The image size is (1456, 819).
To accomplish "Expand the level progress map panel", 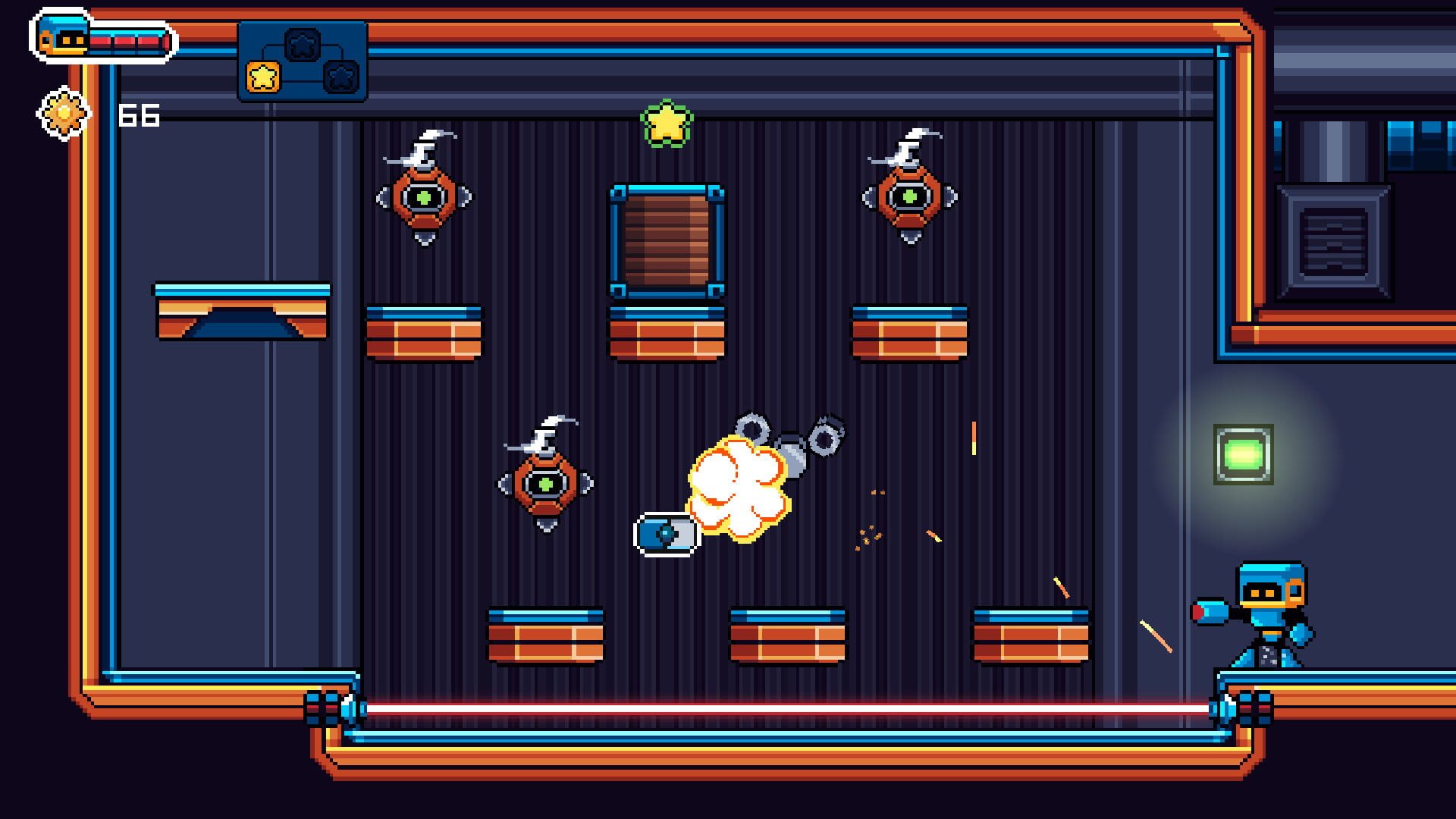I will click(x=302, y=59).
